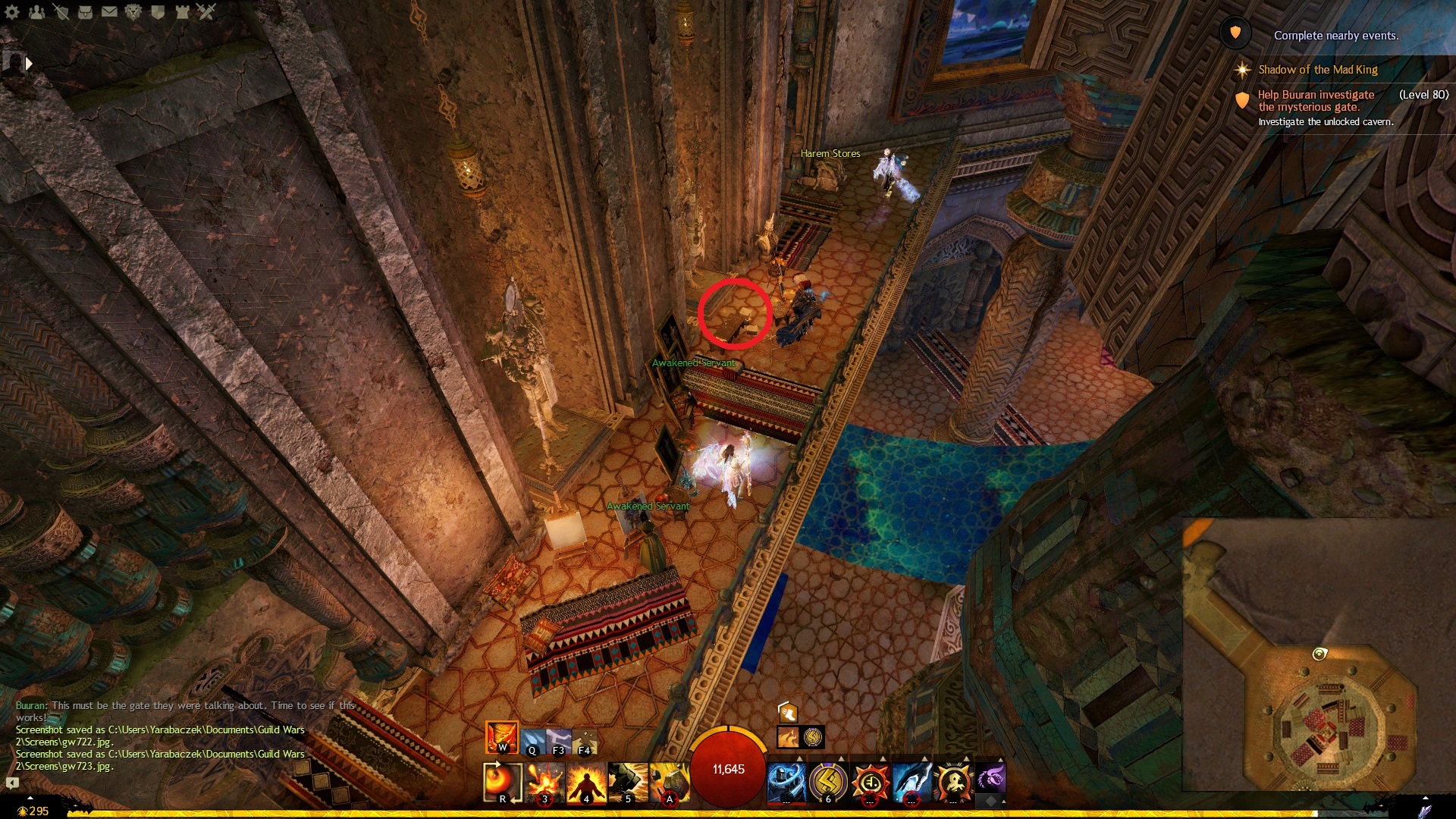Select the Shadow of the Mad King objective
This screenshot has width=1456, height=819.
click(x=1317, y=70)
